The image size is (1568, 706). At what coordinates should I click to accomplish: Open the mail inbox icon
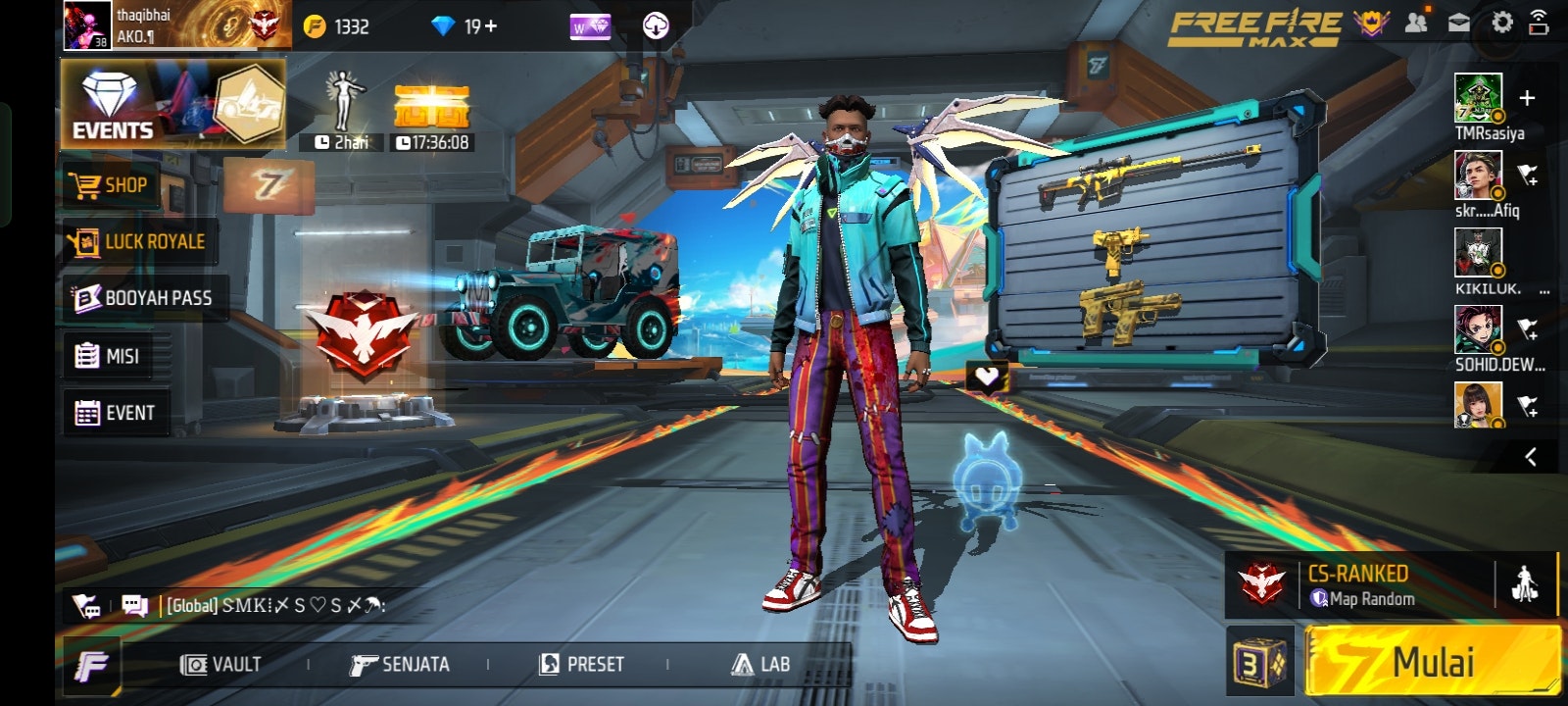click(x=1459, y=23)
